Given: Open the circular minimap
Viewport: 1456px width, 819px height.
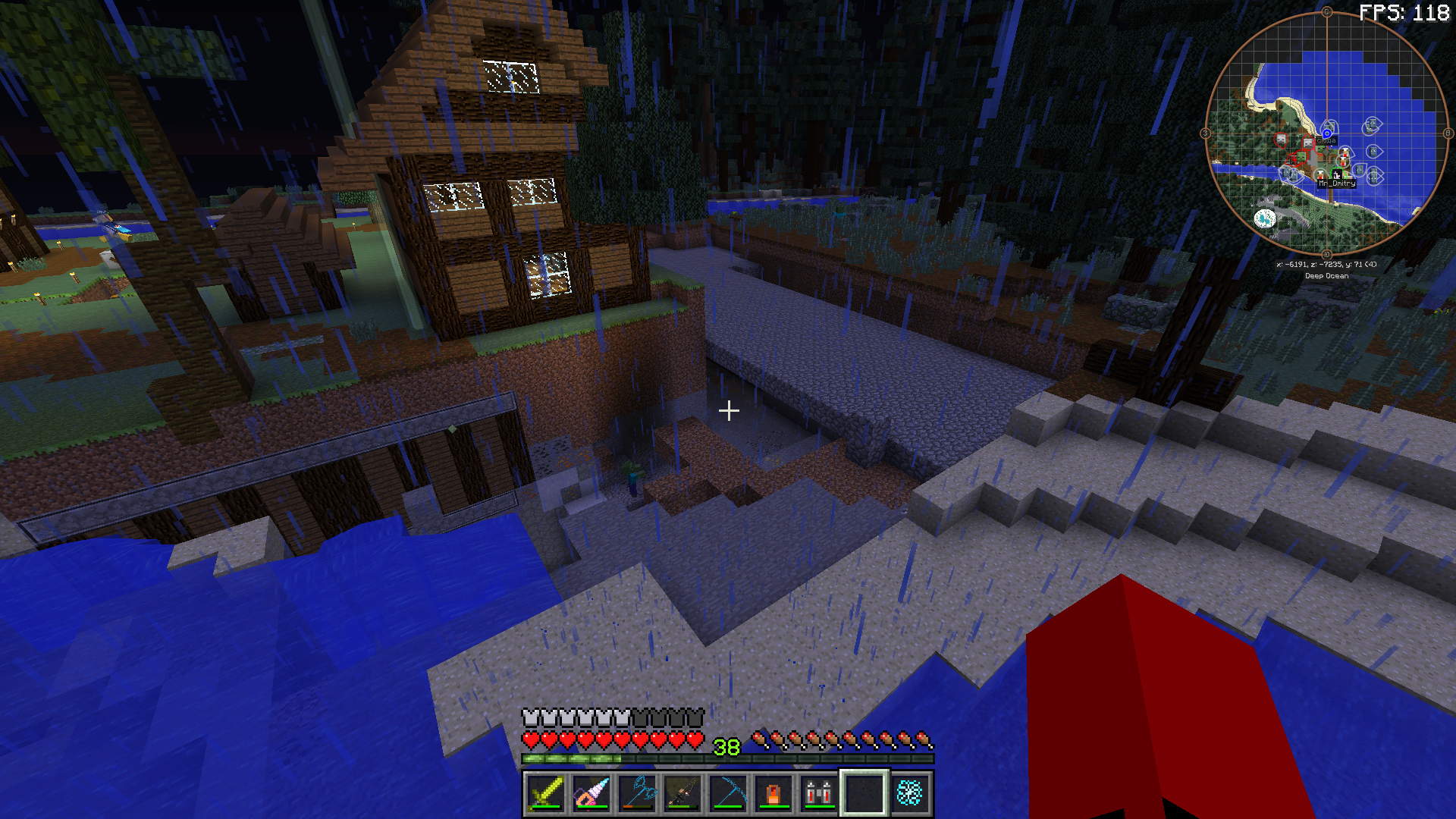Looking at the screenshot, I should 1326,133.
